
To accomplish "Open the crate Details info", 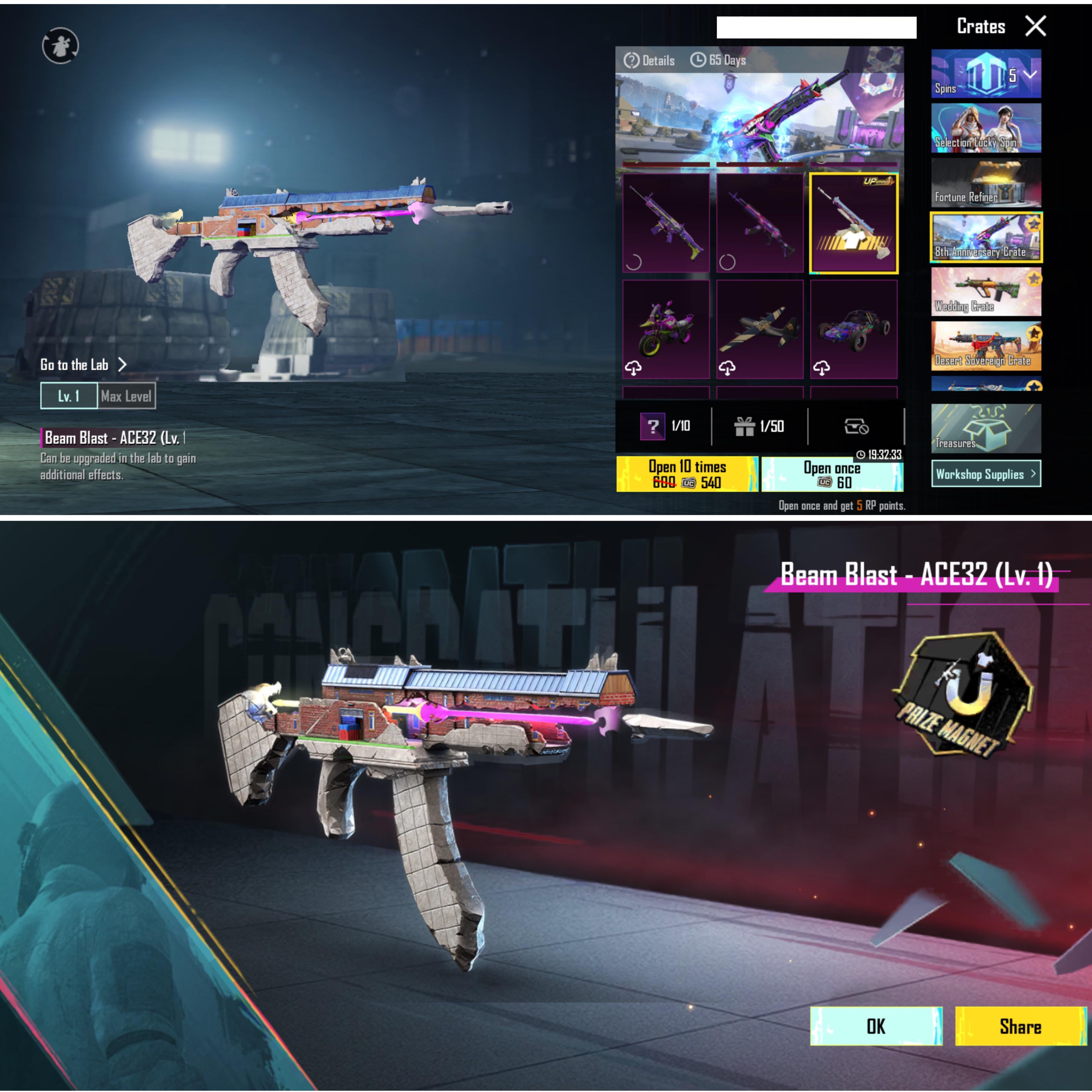I will pyautogui.click(x=649, y=60).
